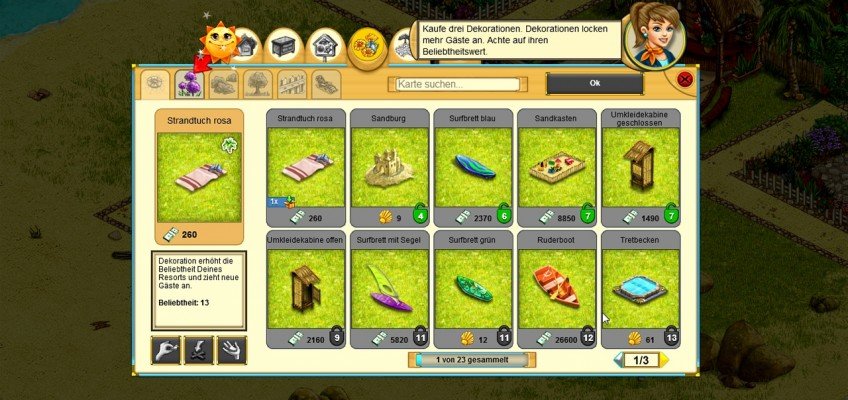Open the round flower shop menu icon

(x=368, y=45)
